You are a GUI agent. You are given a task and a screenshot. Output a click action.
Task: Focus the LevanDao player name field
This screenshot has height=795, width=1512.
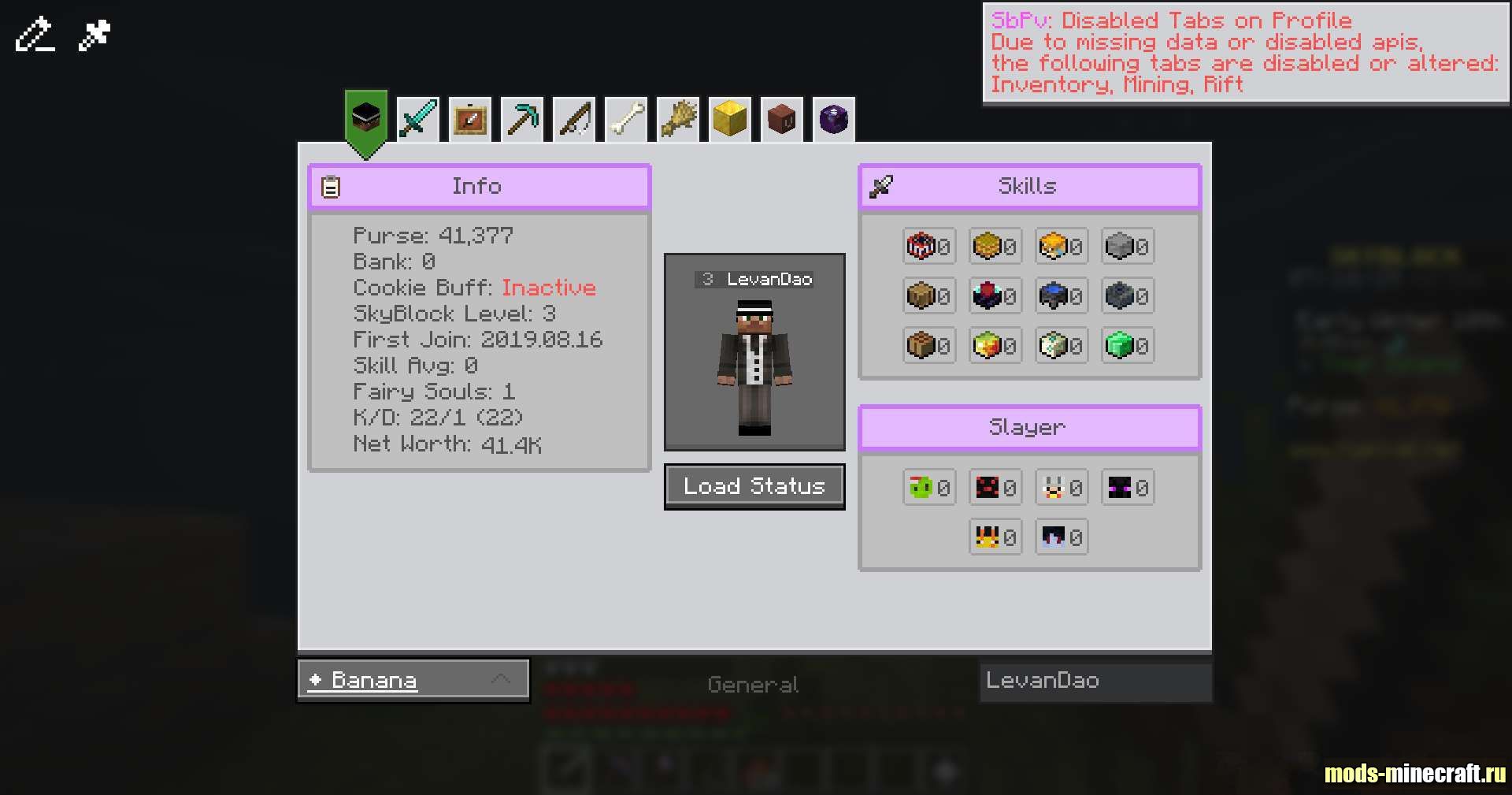click(x=1095, y=681)
